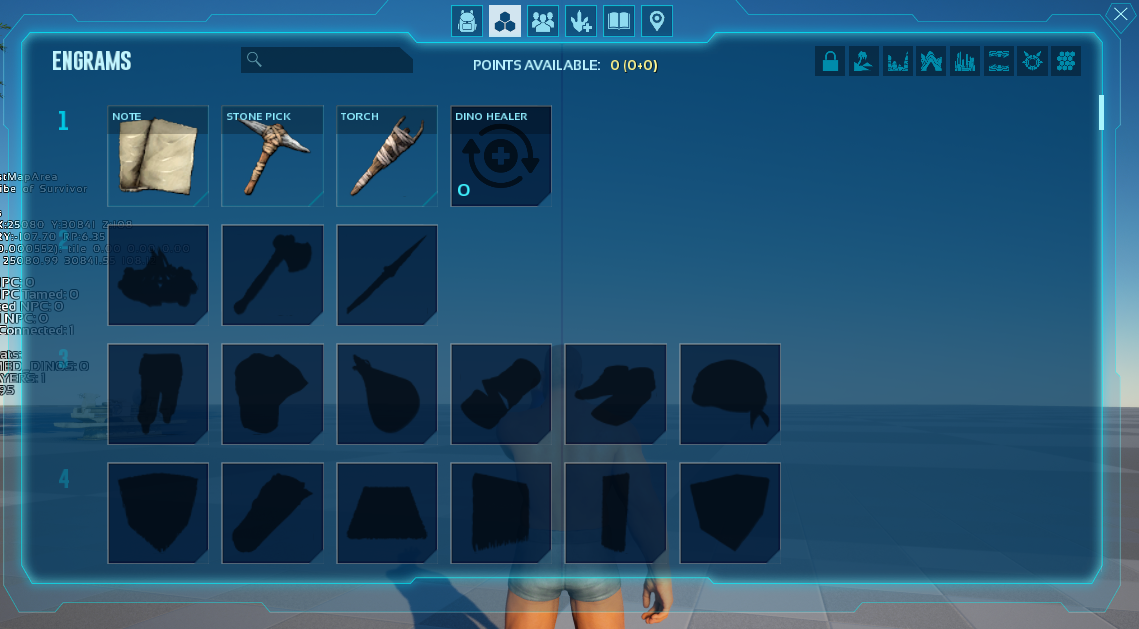Toggle the padlock engram filter

[x=830, y=62]
